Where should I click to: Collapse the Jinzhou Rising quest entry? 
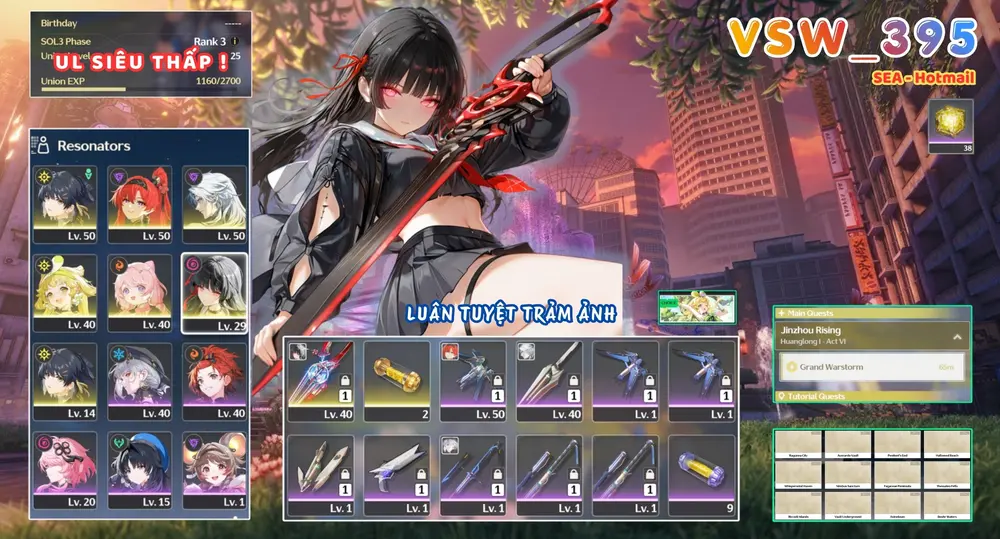(x=957, y=337)
